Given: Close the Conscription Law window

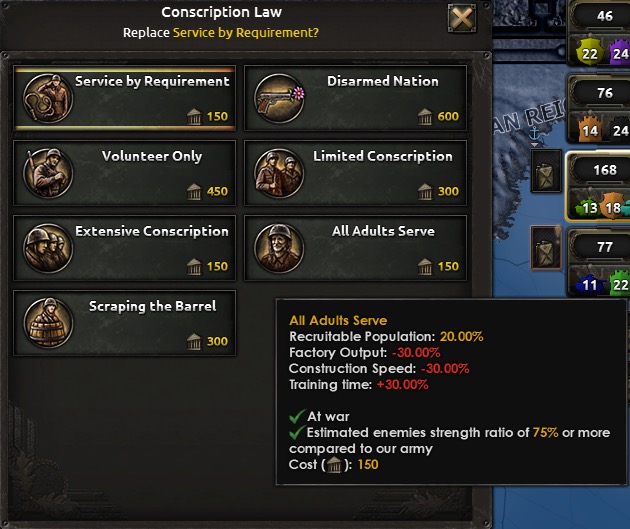Looking at the screenshot, I should [x=461, y=18].
